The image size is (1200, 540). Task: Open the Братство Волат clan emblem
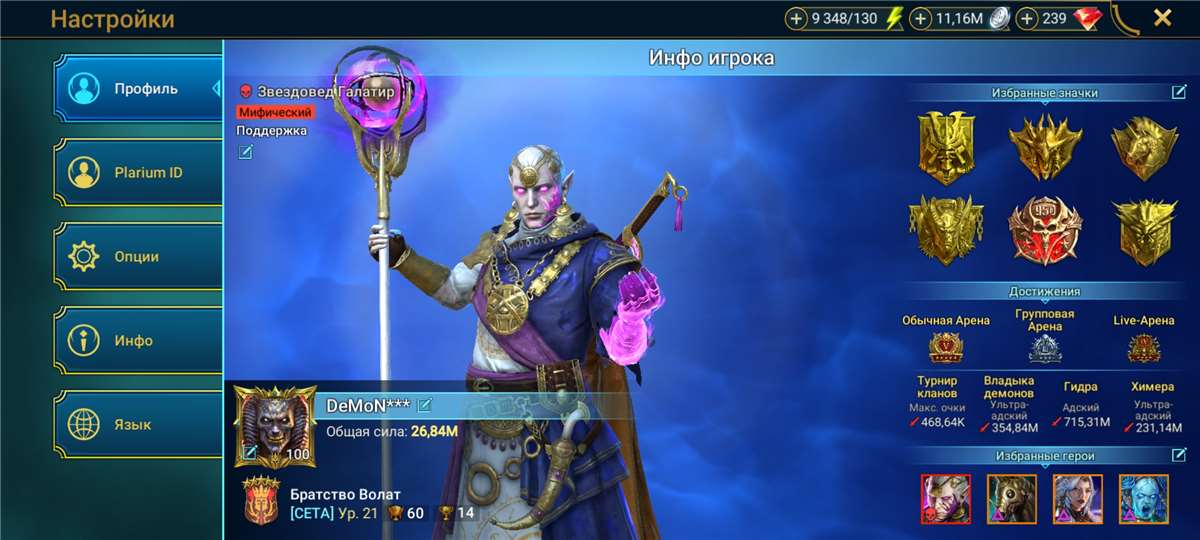pyautogui.click(x=262, y=502)
